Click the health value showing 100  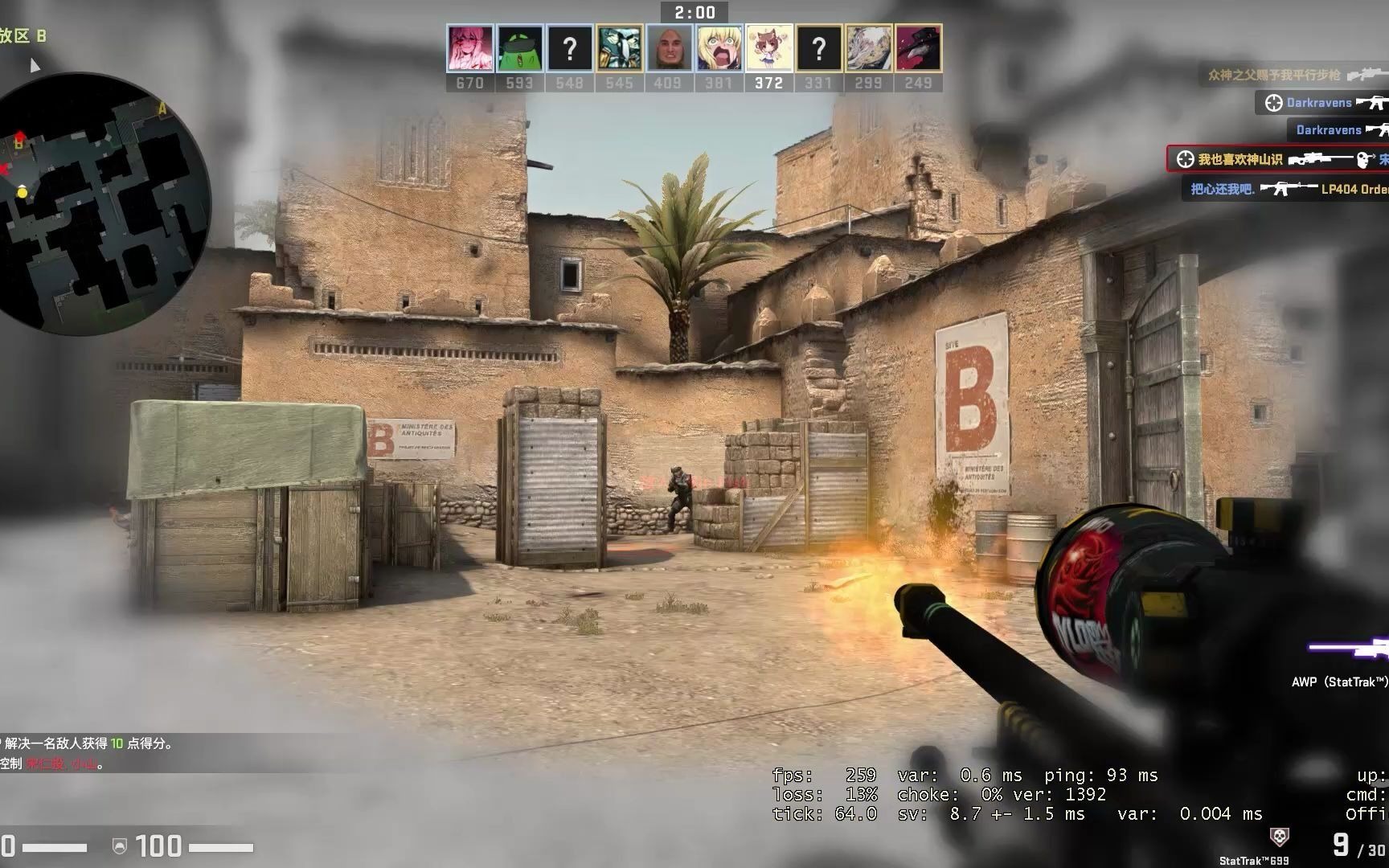[x=158, y=846]
